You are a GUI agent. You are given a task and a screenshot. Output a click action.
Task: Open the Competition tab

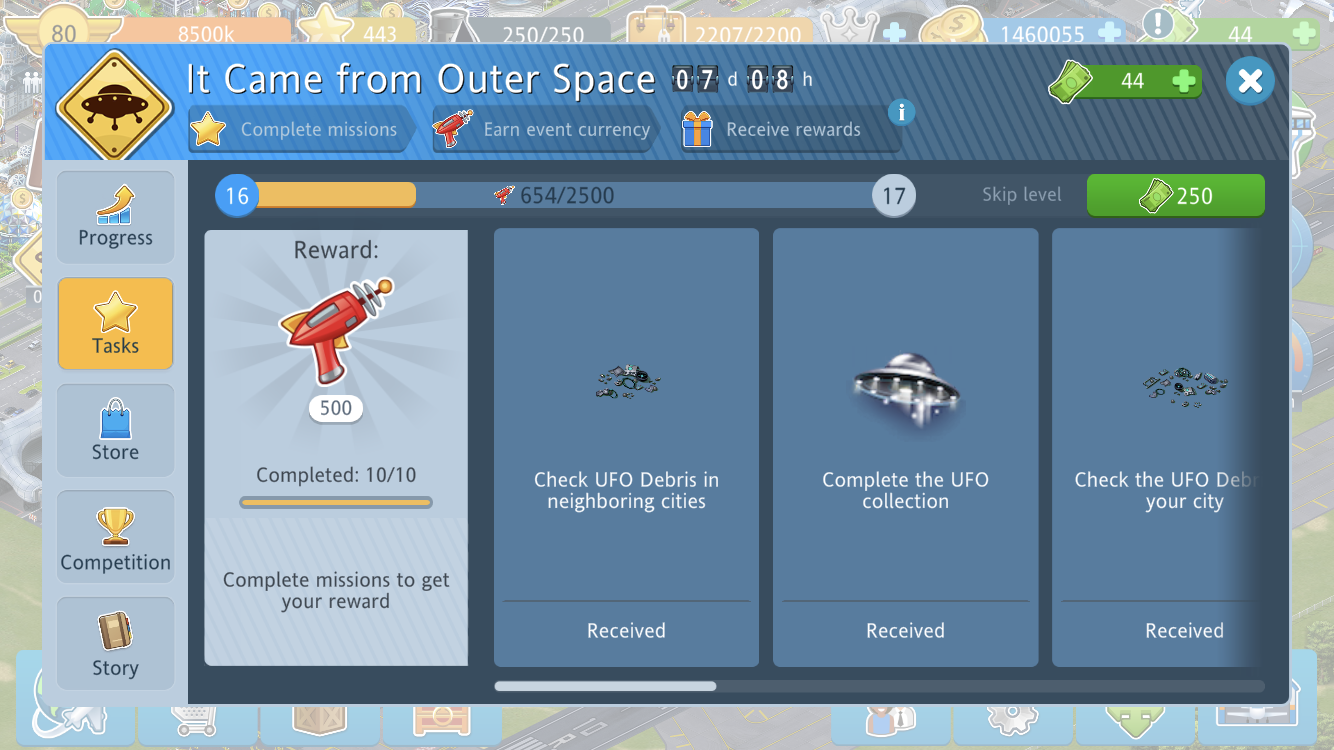click(x=116, y=537)
